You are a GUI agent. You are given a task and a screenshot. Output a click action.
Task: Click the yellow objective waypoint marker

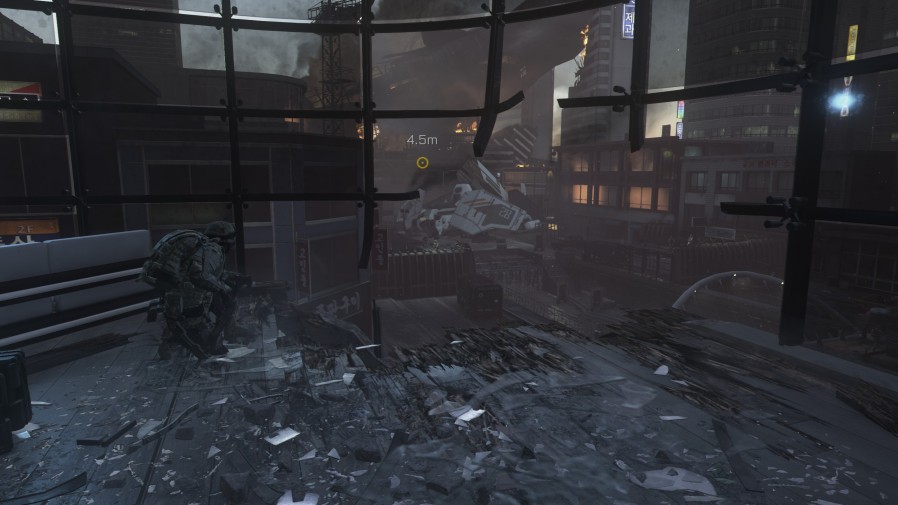(x=422, y=162)
